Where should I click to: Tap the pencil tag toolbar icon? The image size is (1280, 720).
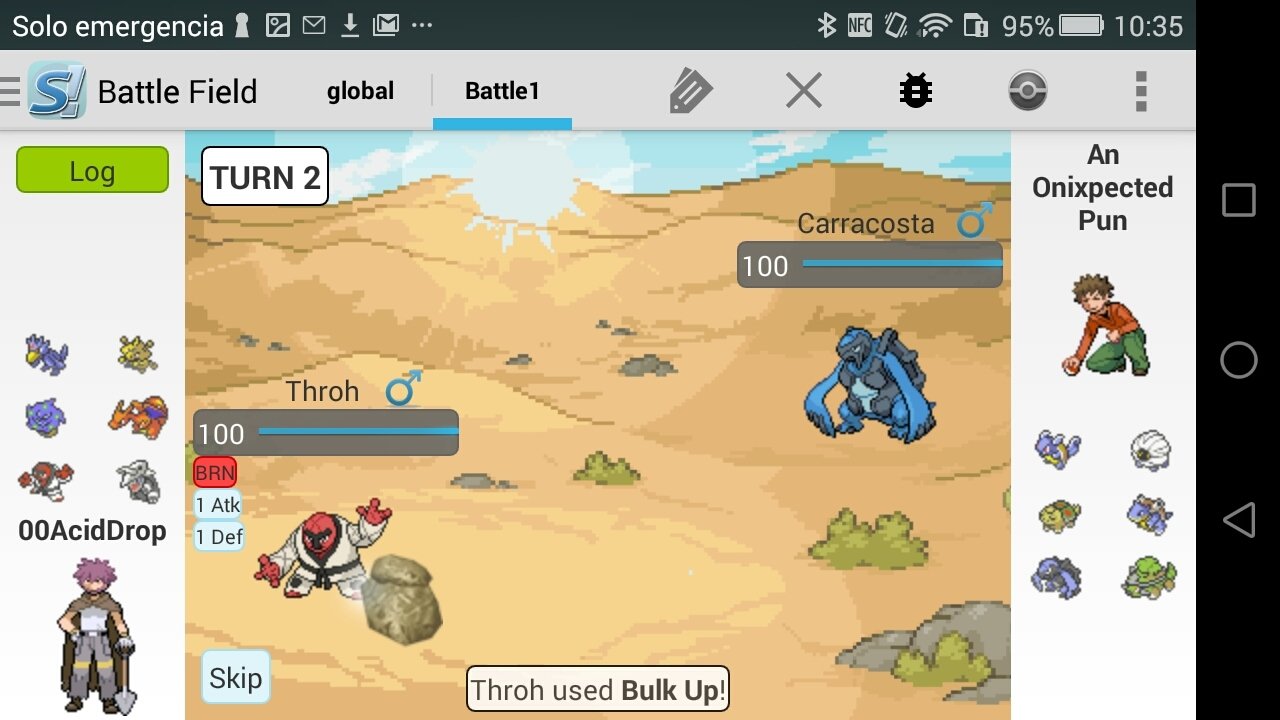click(x=690, y=91)
